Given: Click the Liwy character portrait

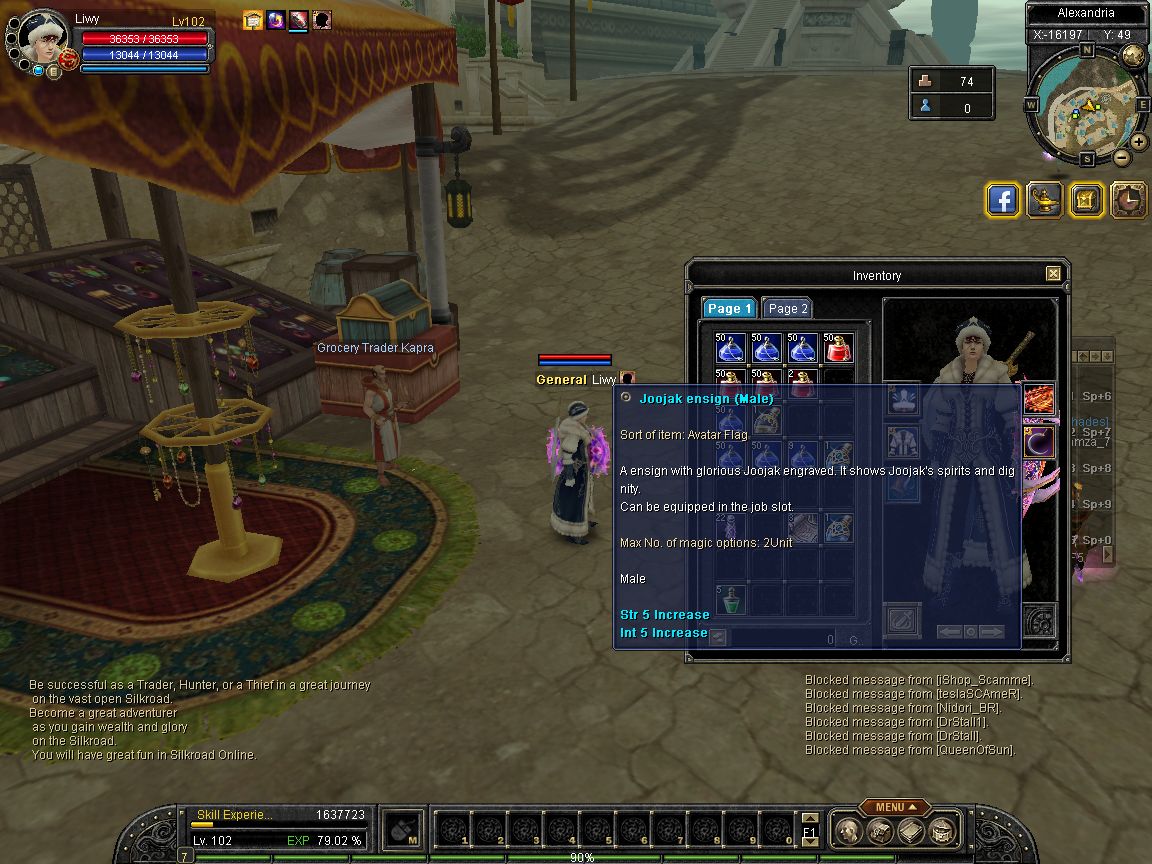Looking at the screenshot, I should coord(44,38).
